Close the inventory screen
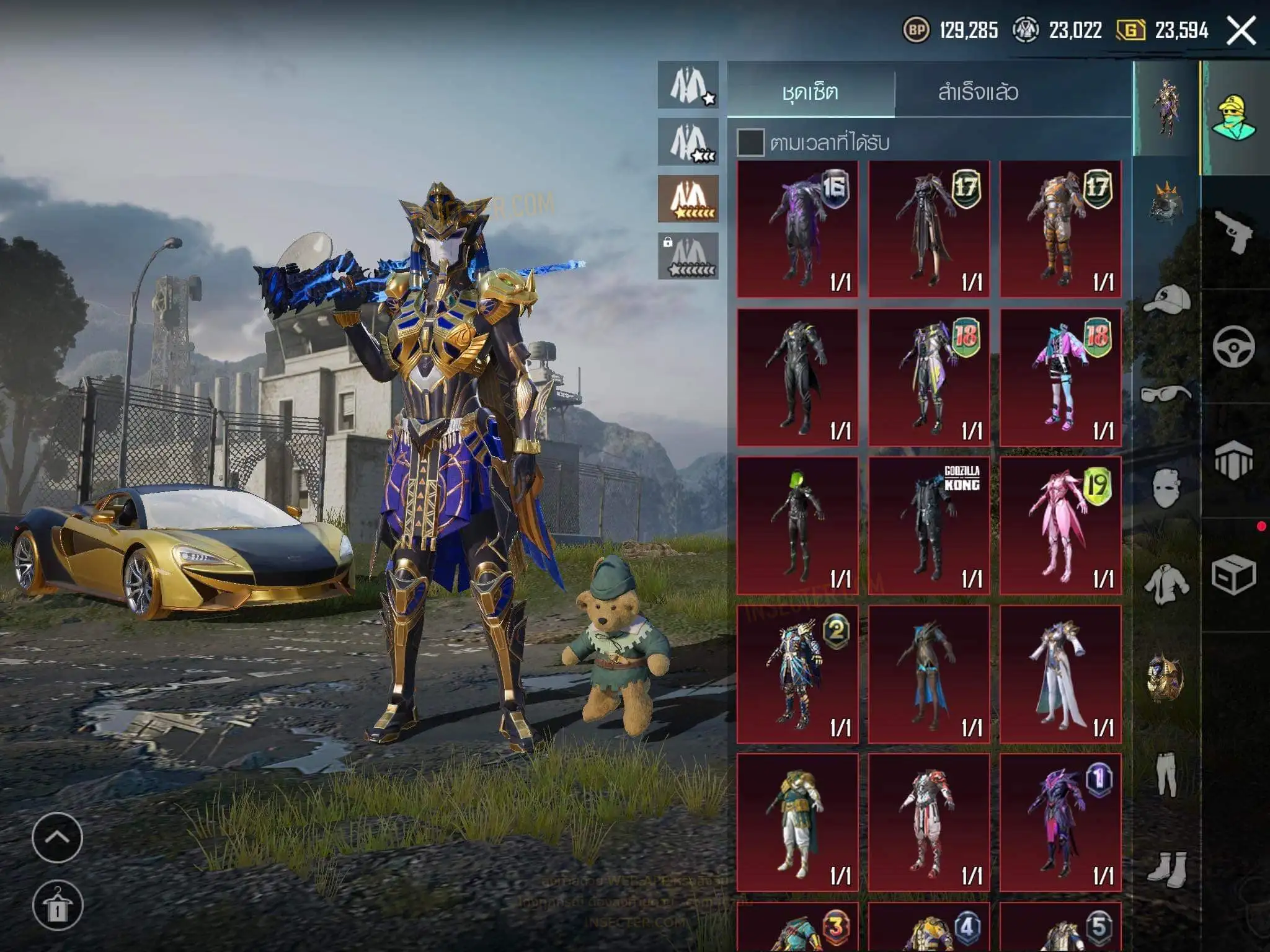1270x952 pixels. click(x=1241, y=30)
